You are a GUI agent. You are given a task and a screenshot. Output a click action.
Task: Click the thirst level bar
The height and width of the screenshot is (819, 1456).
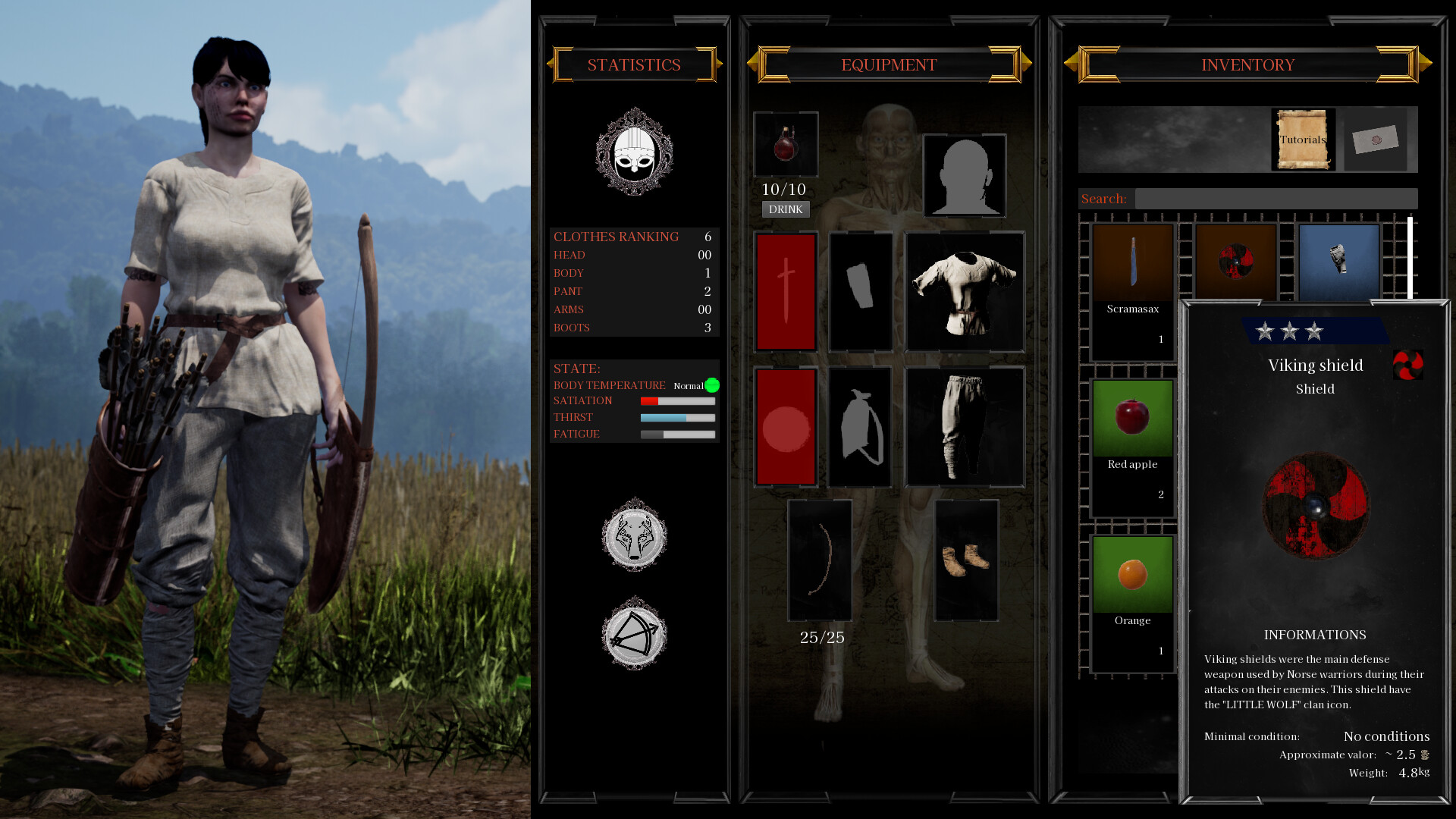pos(677,417)
